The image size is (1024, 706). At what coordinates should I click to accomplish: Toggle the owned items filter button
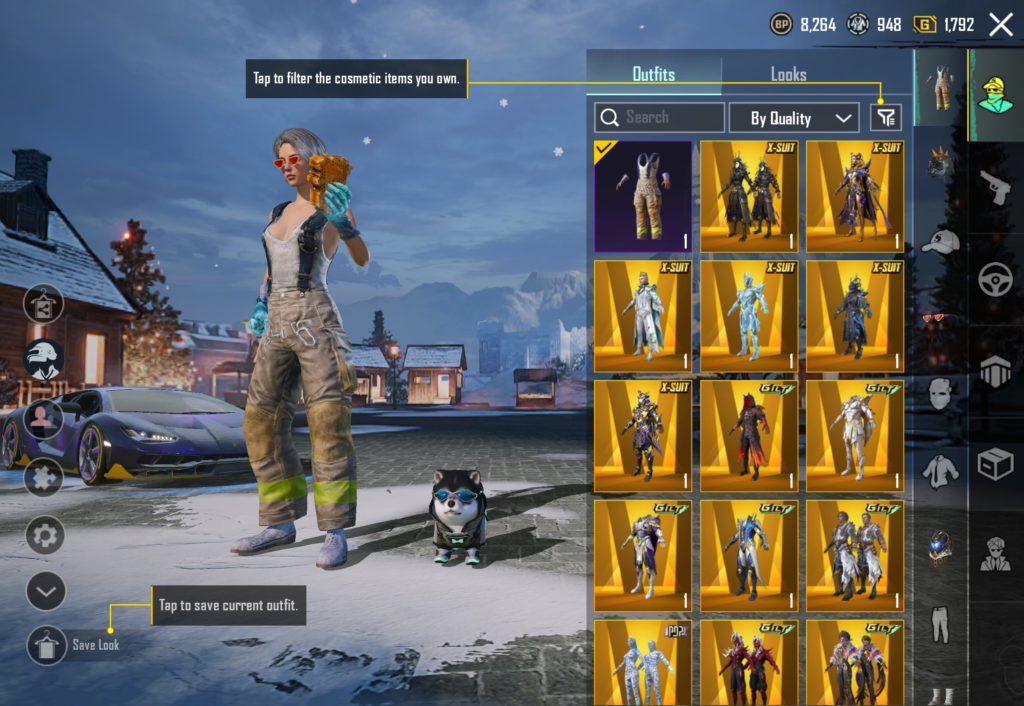(x=885, y=118)
